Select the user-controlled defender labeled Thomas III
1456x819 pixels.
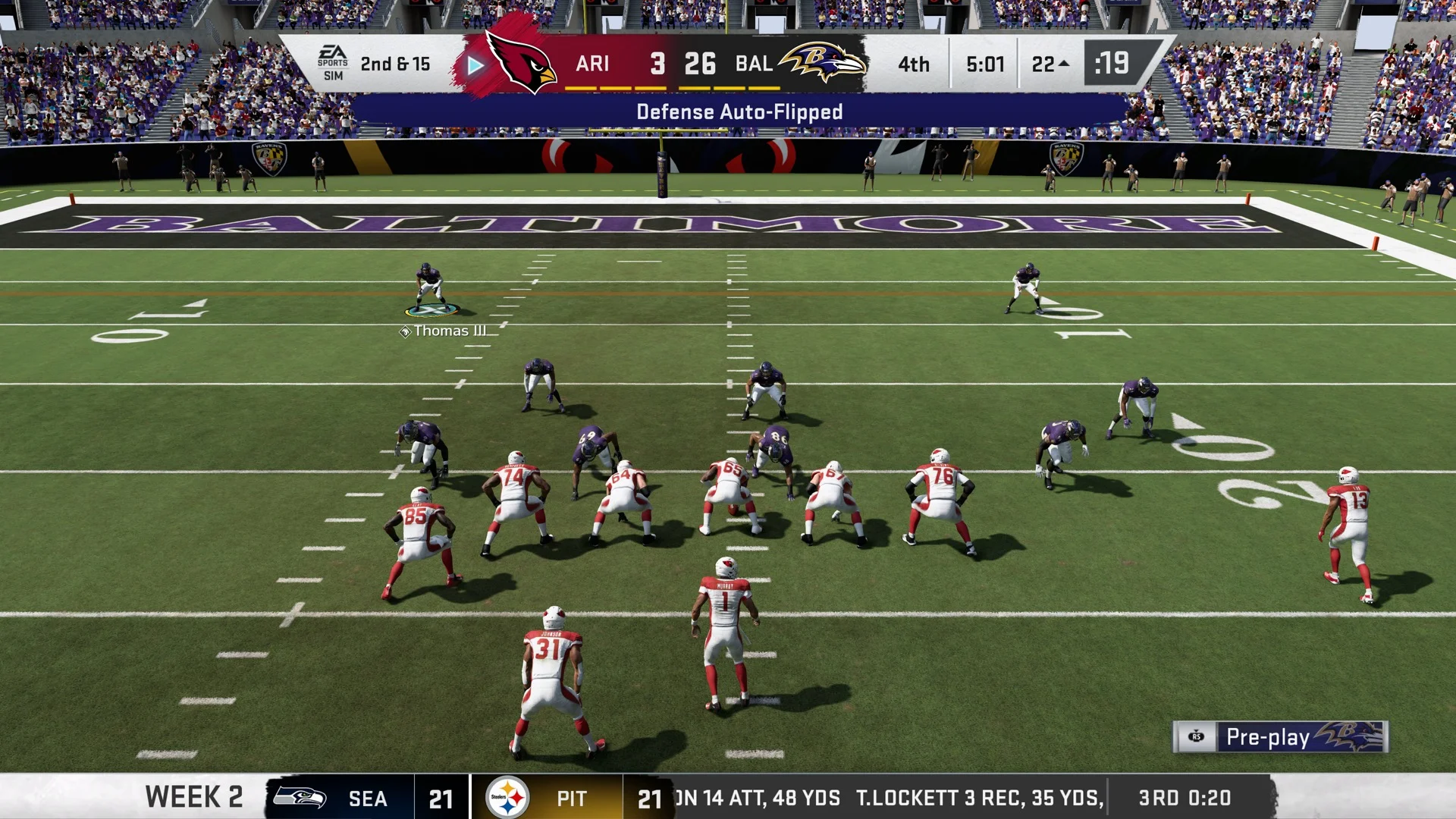pyautogui.click(x=430, y=288)
